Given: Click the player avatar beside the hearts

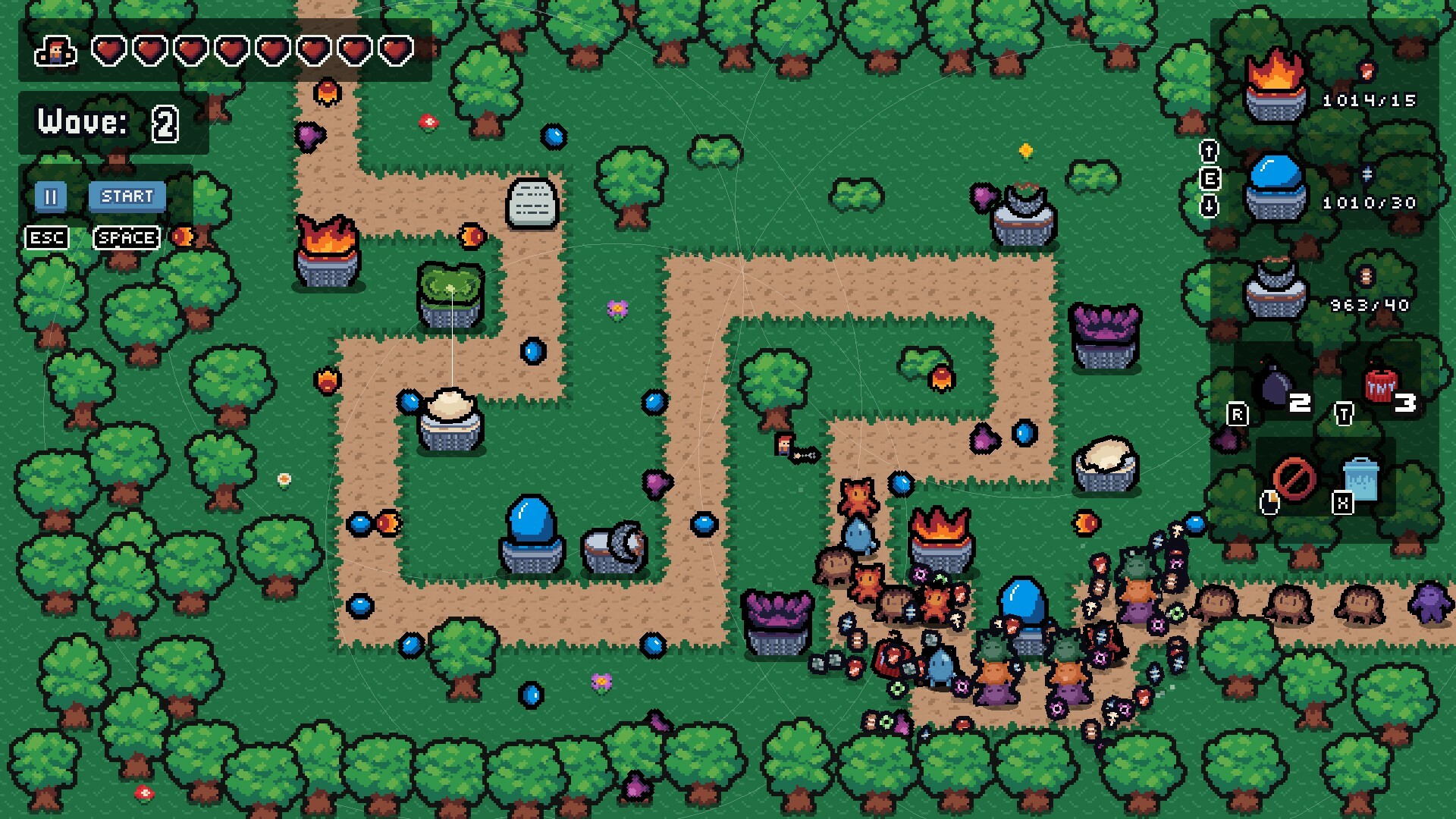Looking at the screenshot, I should (x=57, y=52).
